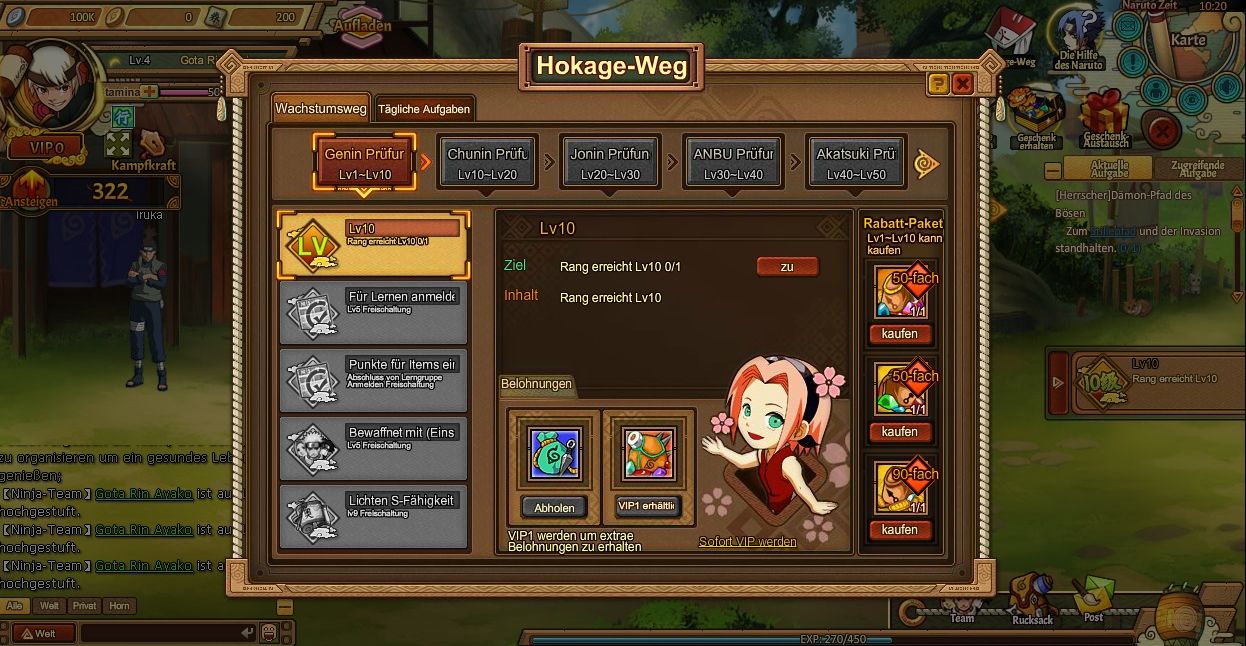Open the Tägliche Aufgaben tab
This screenshot has height=646, width=1246.
pyautogui.click(x=423, y=109)
